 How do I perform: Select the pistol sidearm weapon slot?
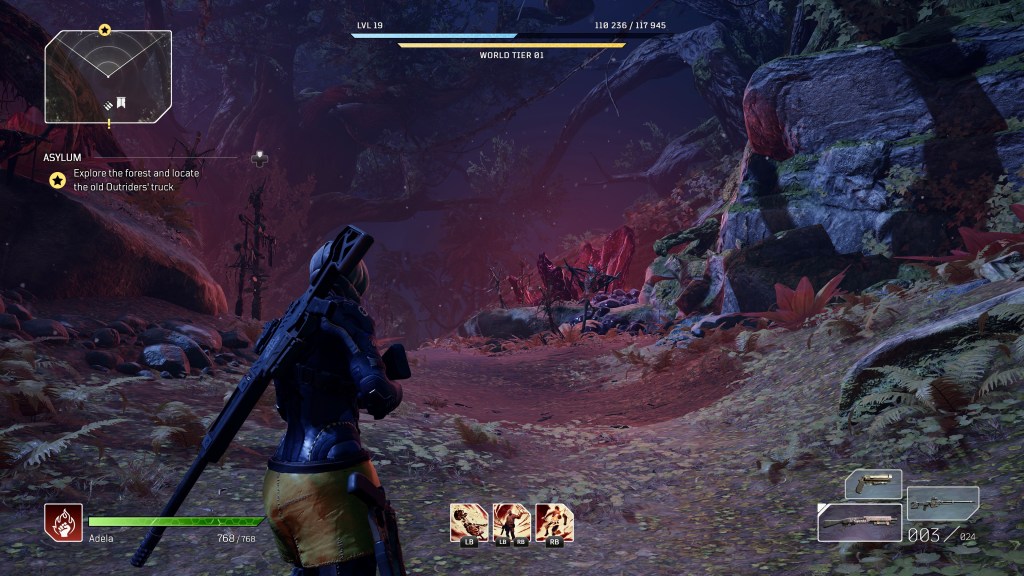pos(873,483)
